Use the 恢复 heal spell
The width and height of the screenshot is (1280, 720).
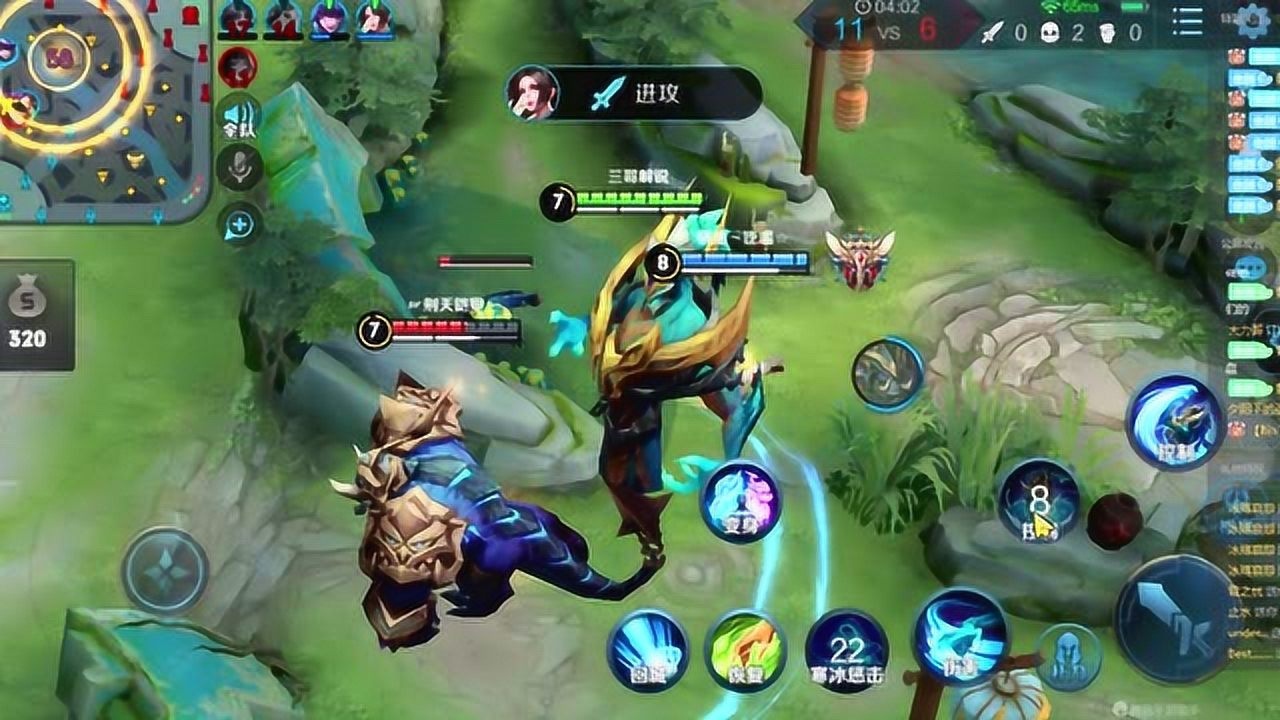click(x=745, y=650)
